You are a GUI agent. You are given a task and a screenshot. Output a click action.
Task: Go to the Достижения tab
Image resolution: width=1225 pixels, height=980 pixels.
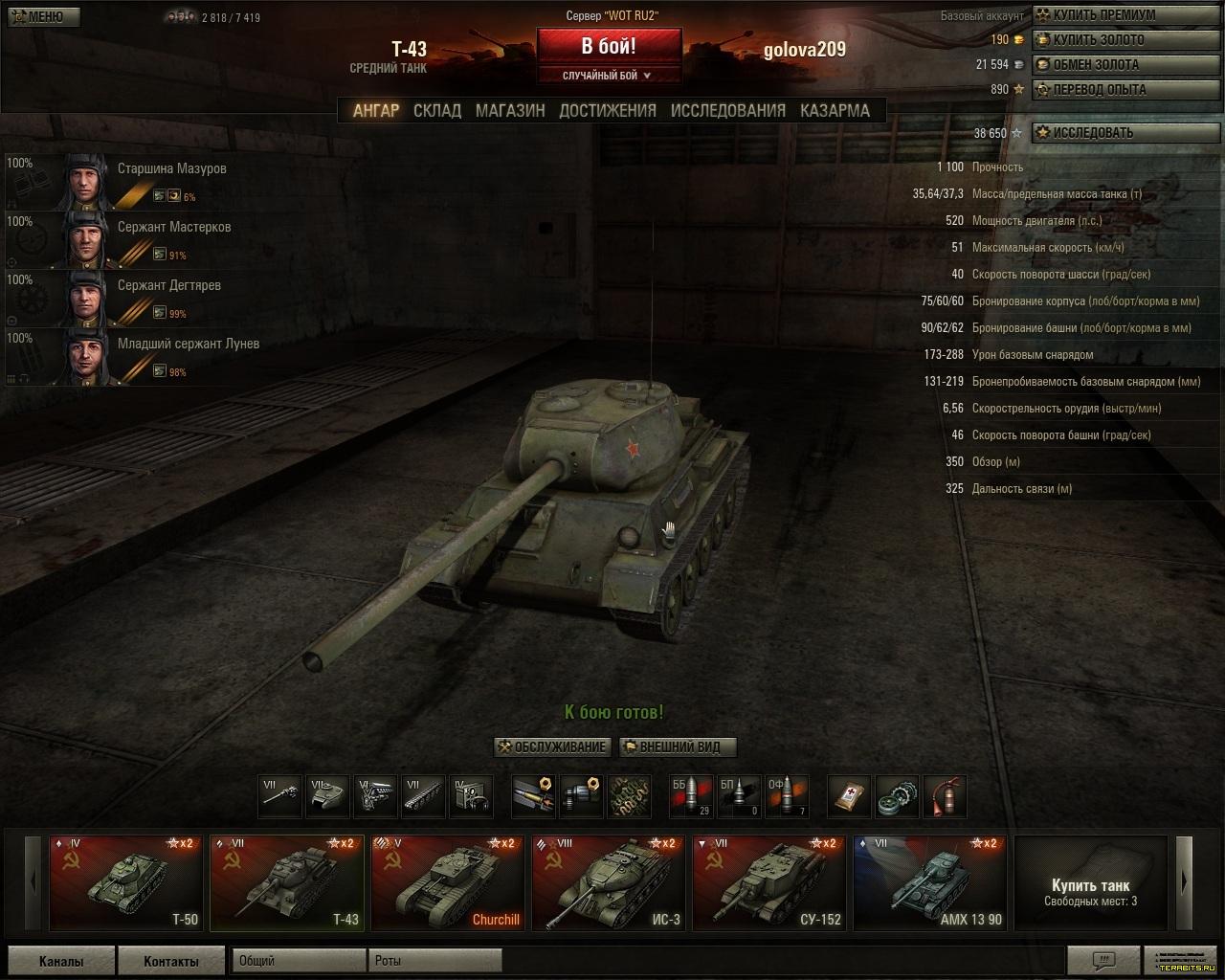coord(608,111)
